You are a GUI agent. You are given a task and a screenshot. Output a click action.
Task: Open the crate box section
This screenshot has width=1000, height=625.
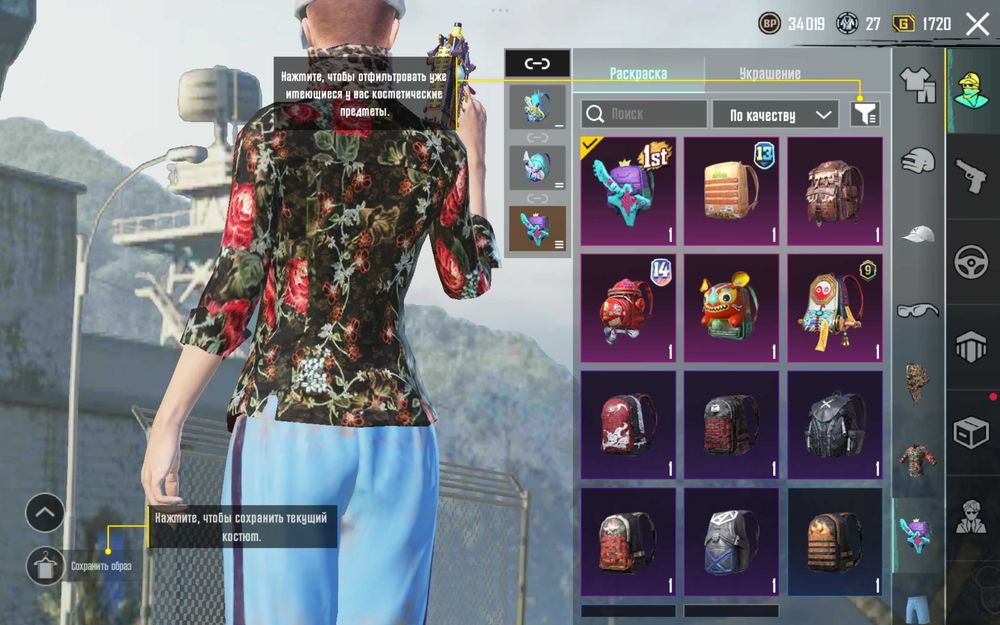click(972, 432)
